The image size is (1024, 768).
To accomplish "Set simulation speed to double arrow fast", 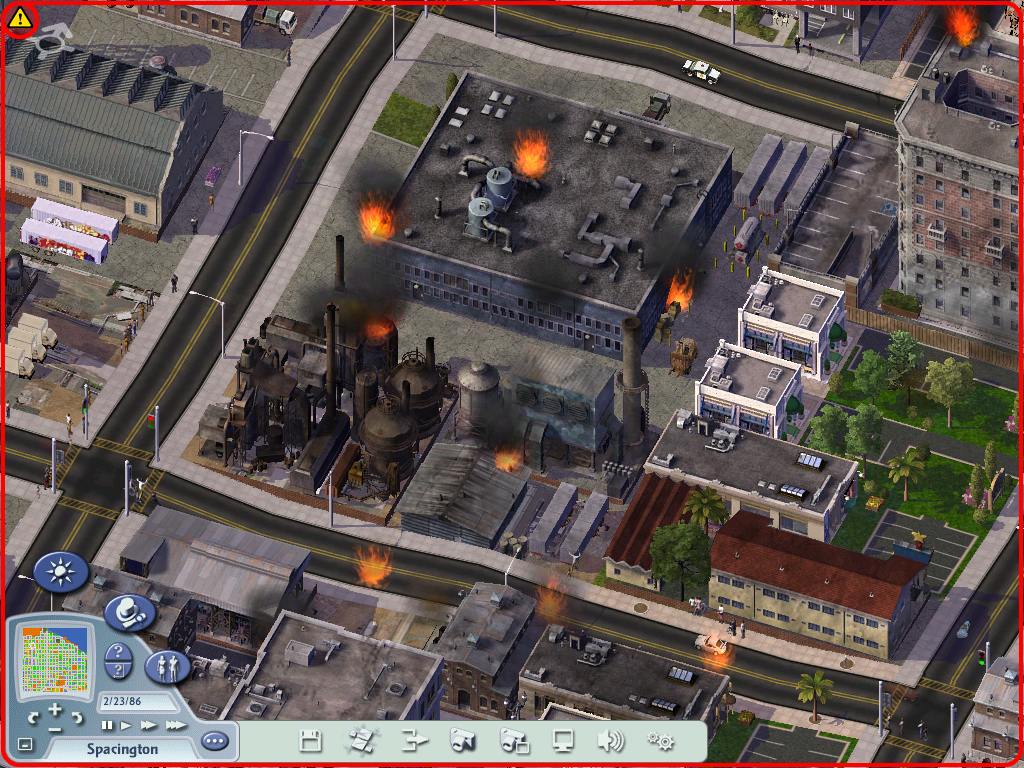I will 148,724.
